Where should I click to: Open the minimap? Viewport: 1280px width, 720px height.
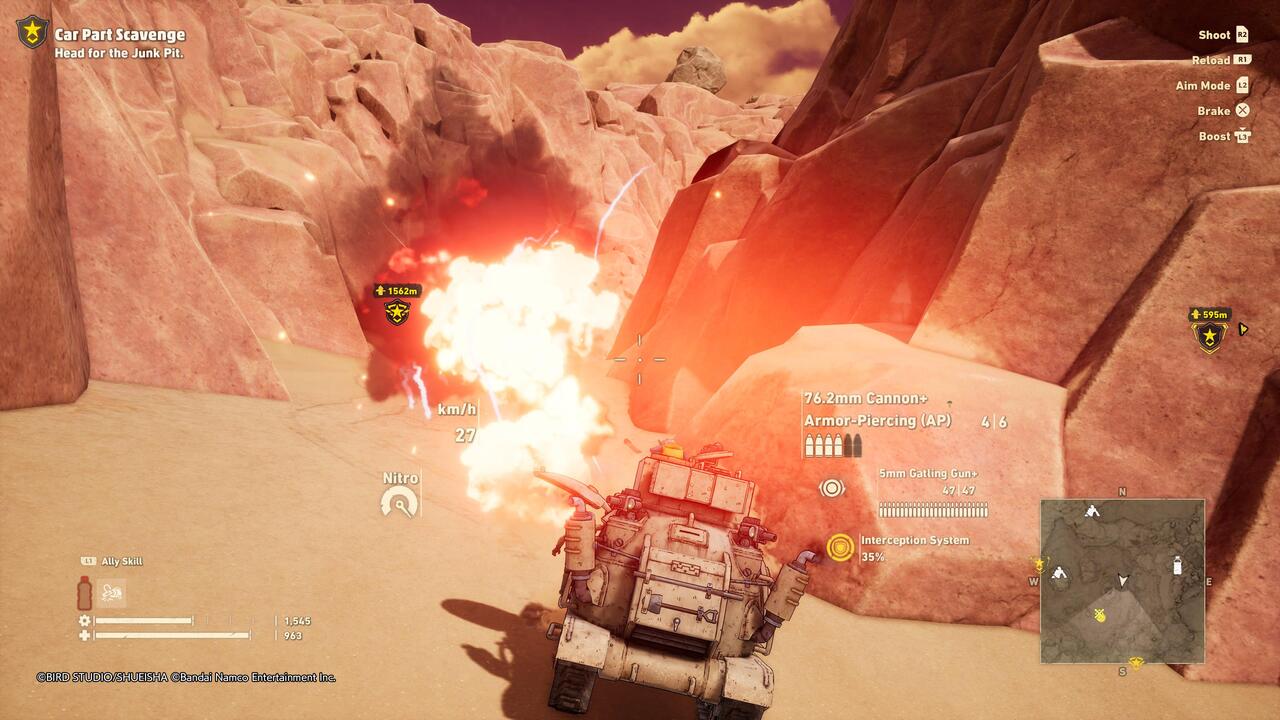pos(1122,580)
